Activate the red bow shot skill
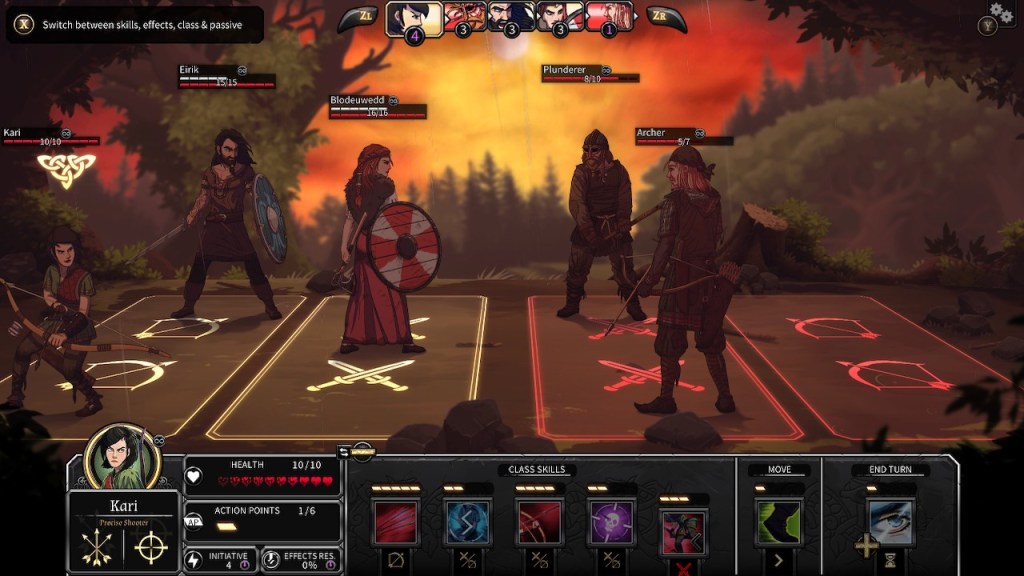The height and width of the screenshot is (576, 1024). coord(539,522)
